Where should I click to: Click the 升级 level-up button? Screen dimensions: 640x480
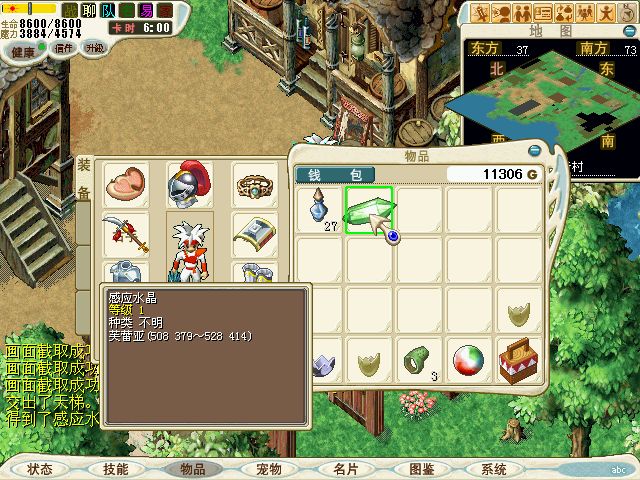coord(95,47)
